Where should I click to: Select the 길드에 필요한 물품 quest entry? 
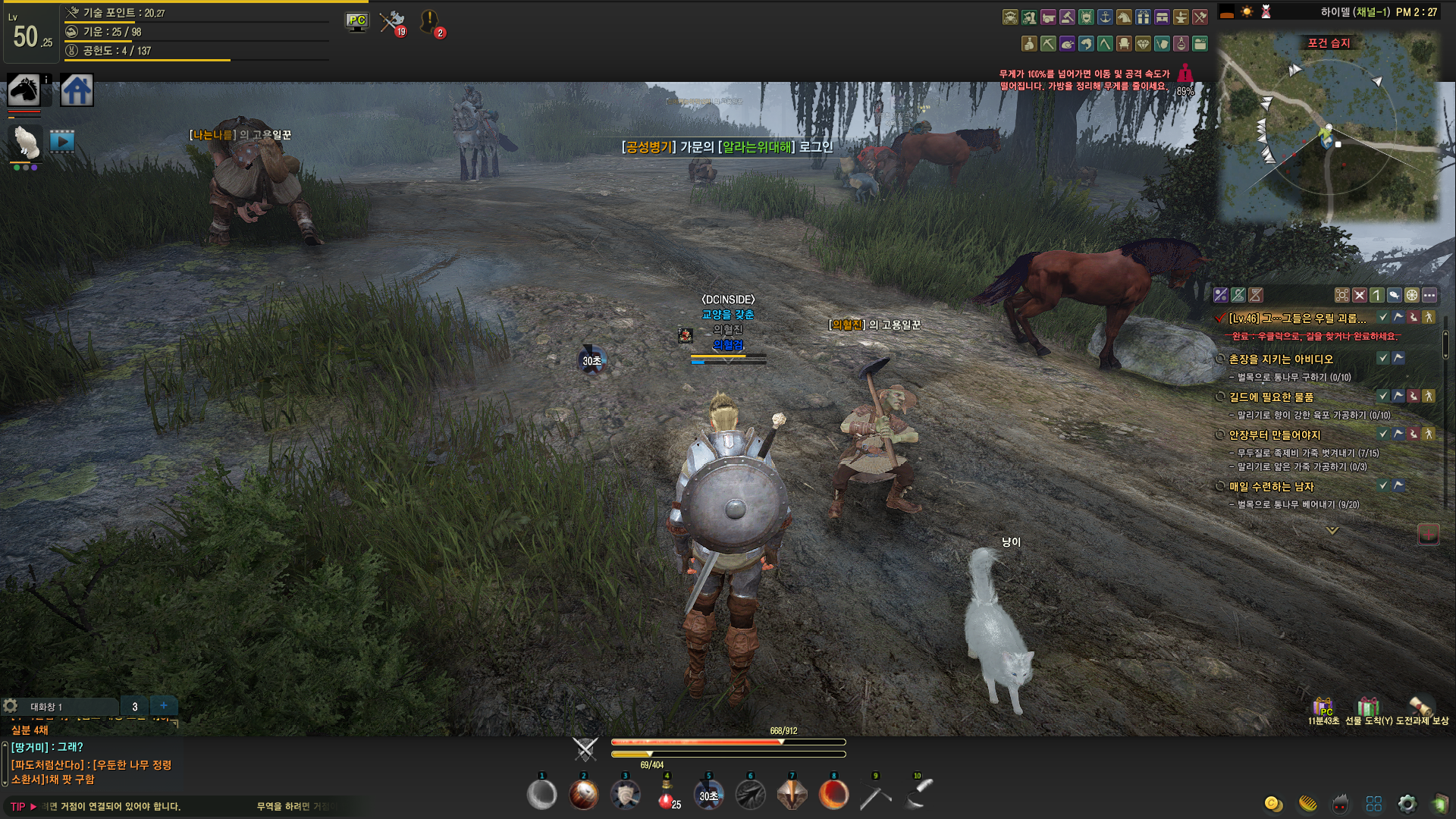tap(1271, 397)
